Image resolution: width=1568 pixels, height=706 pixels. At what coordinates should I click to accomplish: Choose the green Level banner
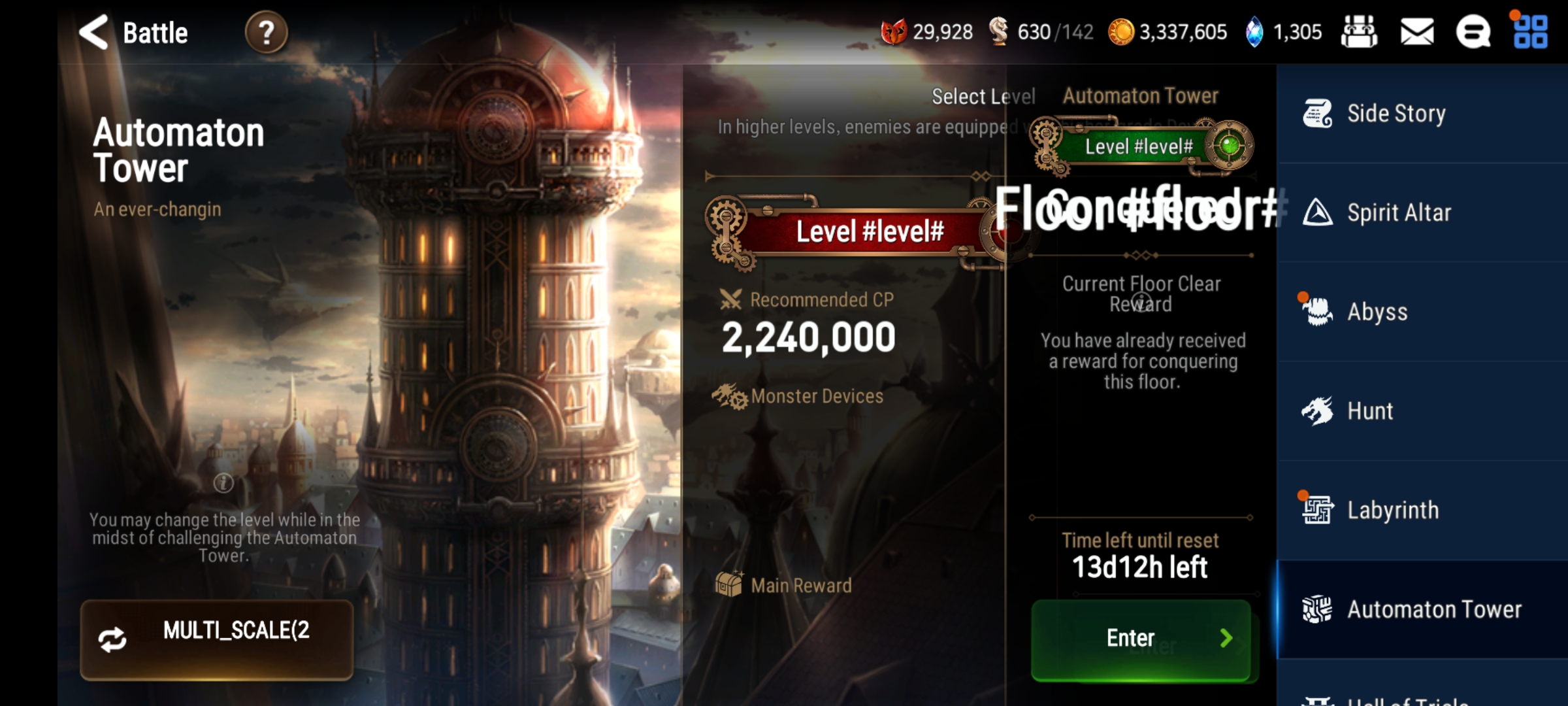pyautogui.click(x=1139, y=146)
